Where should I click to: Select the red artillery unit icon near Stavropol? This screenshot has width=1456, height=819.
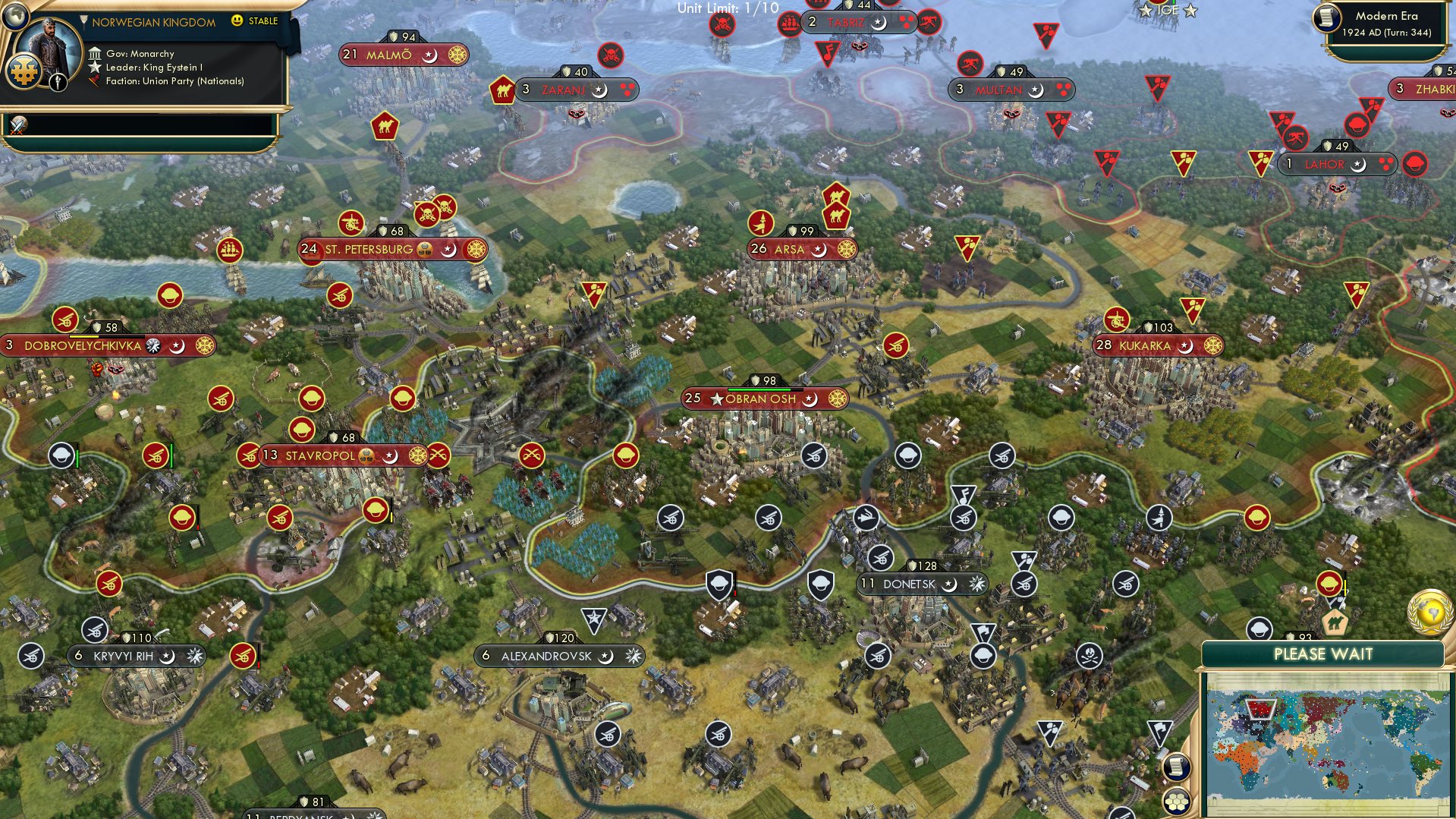click(x=248, y=456)
